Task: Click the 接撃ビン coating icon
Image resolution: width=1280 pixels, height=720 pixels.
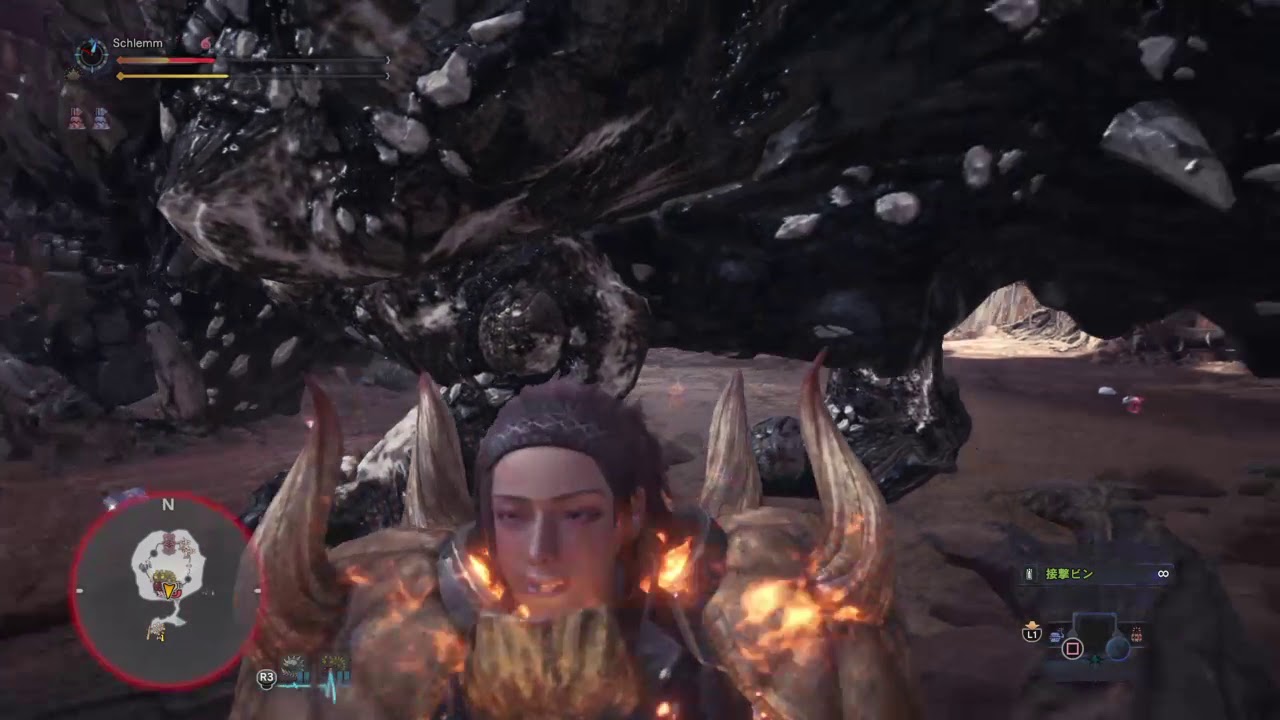Action: pyautogui.click(x=1028, y=572)
